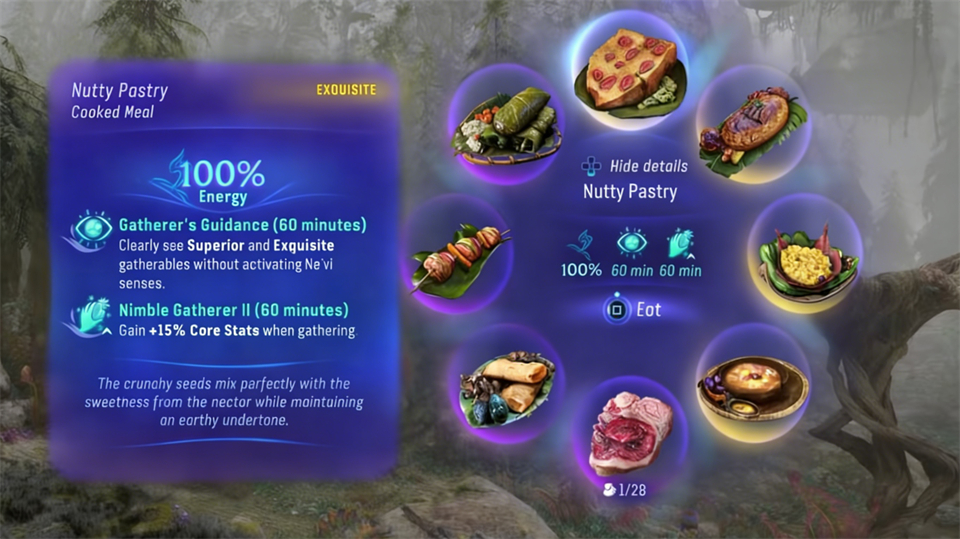The image size is (960, 539).
Task: Pick the roasted meat on green leaf
Action: tap(753, 125)
